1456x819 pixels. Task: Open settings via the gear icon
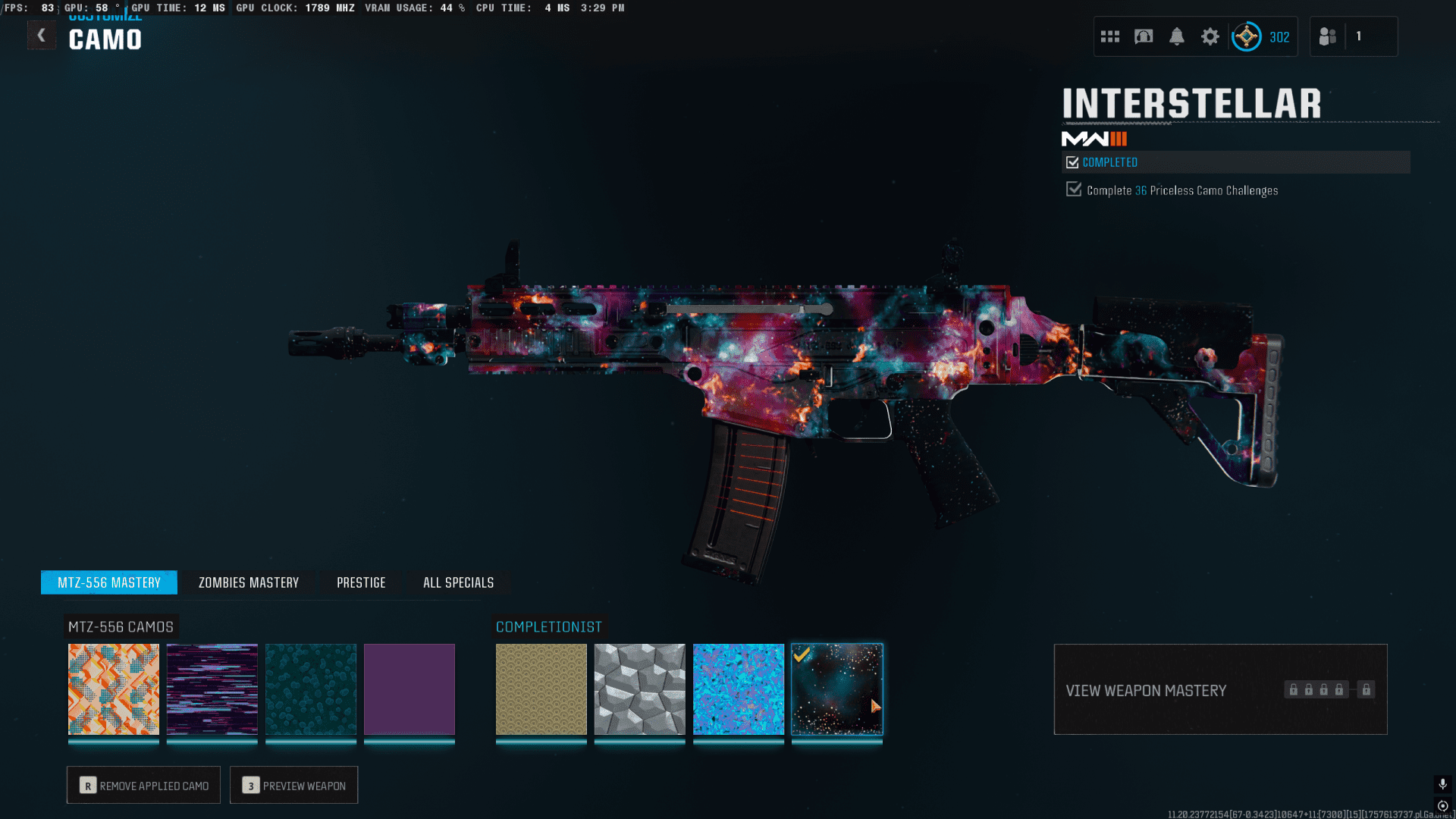tap(1210, 36)
